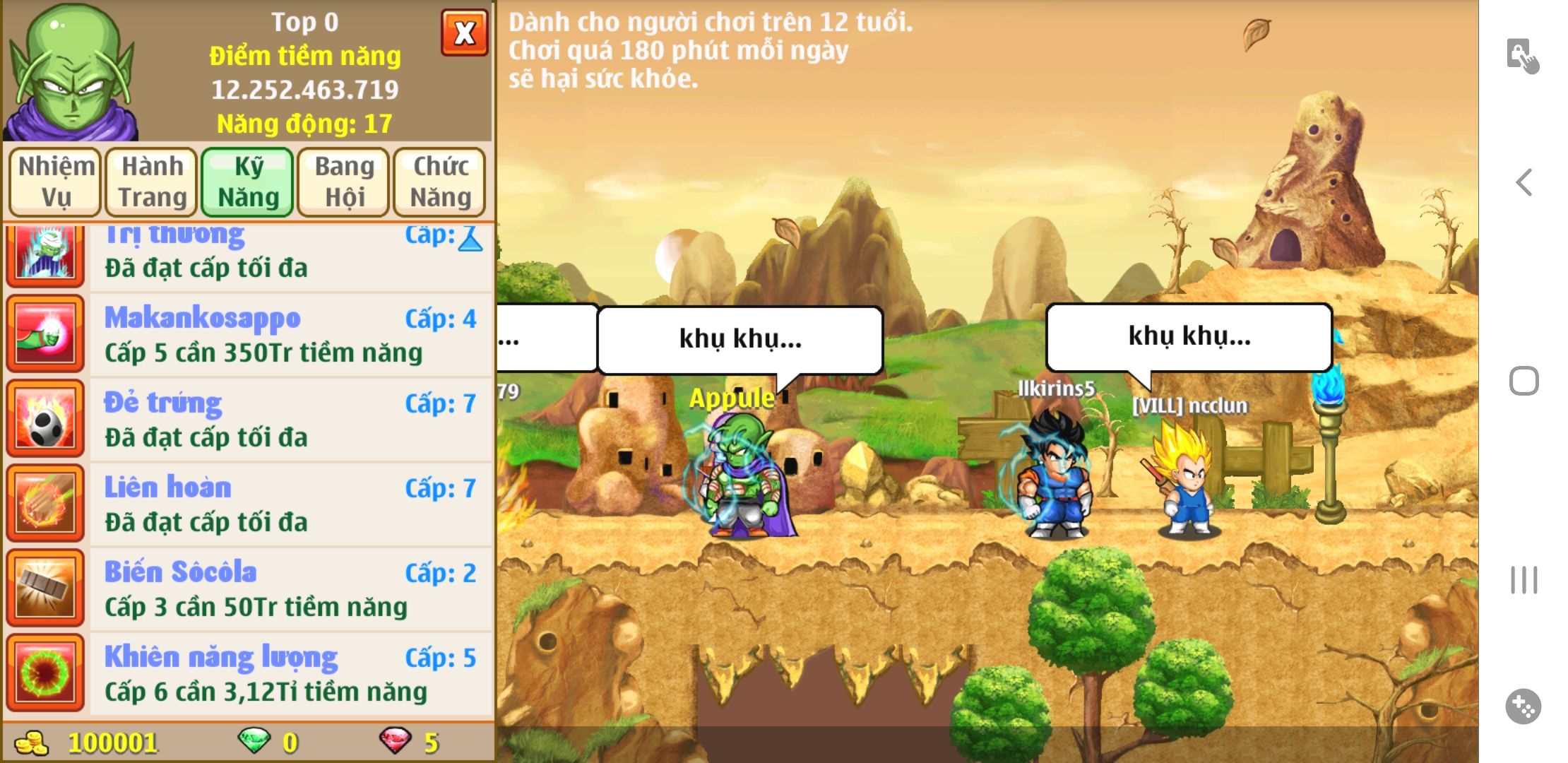Tap the Android back arrow
This screenshot has height=763, width=1568.
pos(1524,182)
